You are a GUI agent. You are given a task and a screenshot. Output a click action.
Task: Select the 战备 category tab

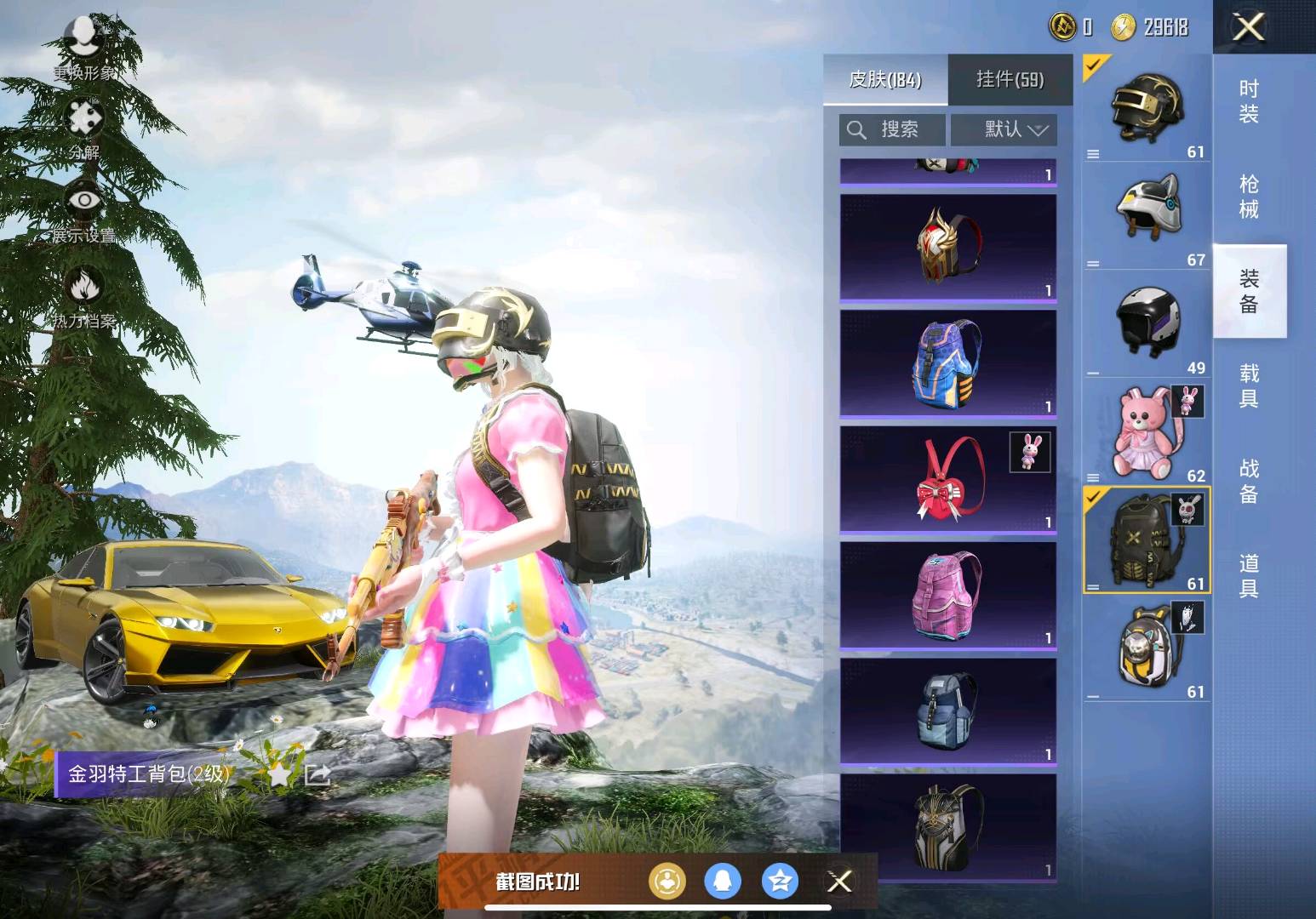[x=1249, y=481]
